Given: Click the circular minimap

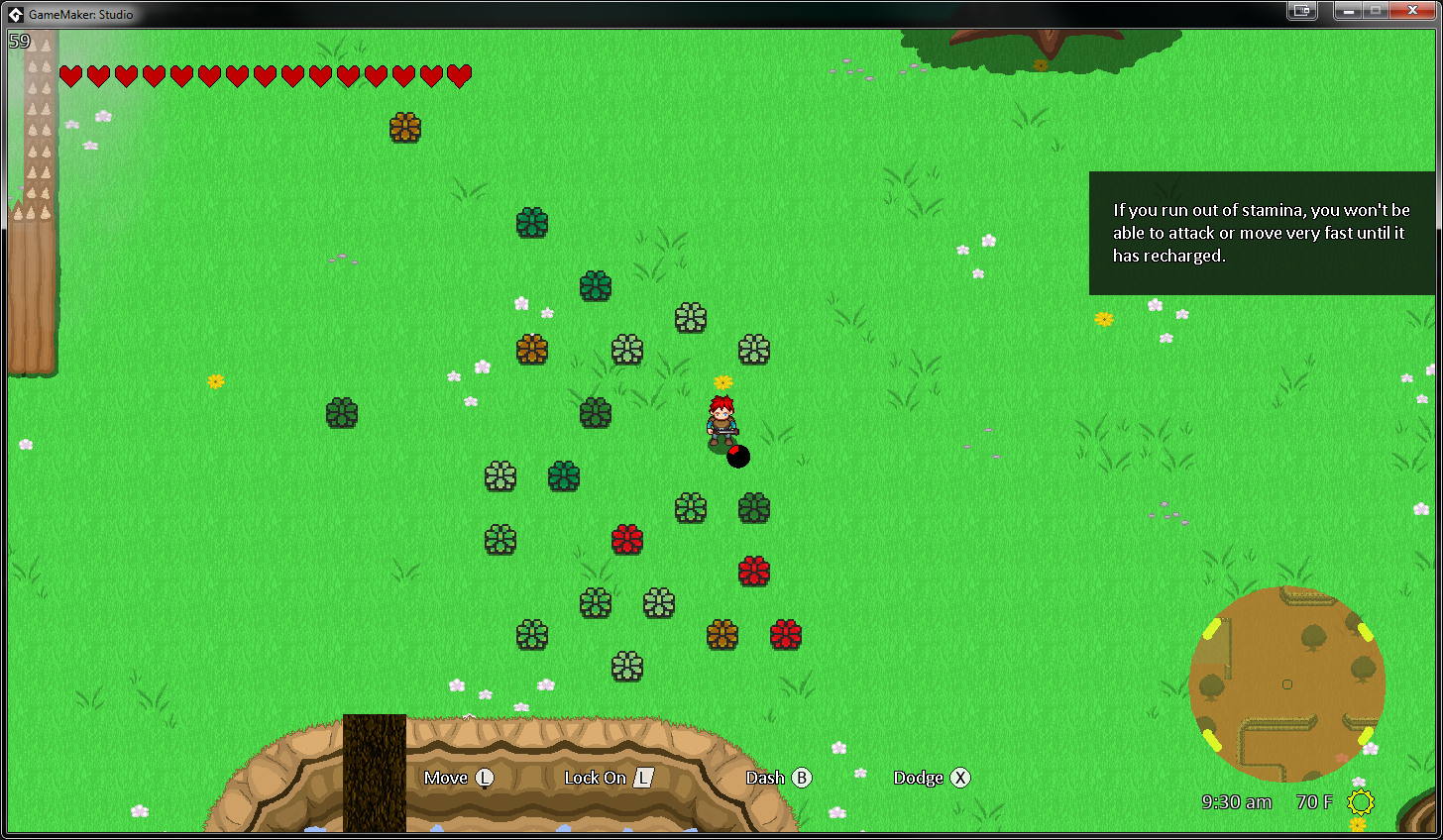Looking at the screenshot, I should pos(1286,683).
